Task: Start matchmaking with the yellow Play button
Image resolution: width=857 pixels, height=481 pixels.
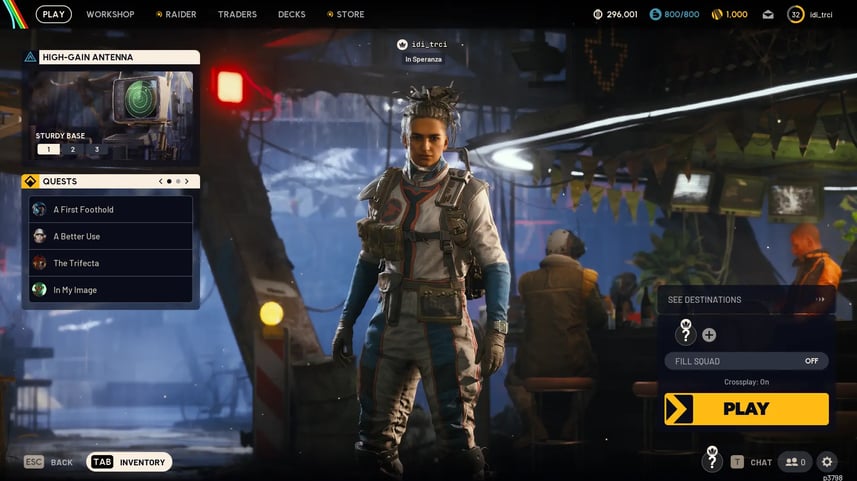Action: tap(746, 408)
